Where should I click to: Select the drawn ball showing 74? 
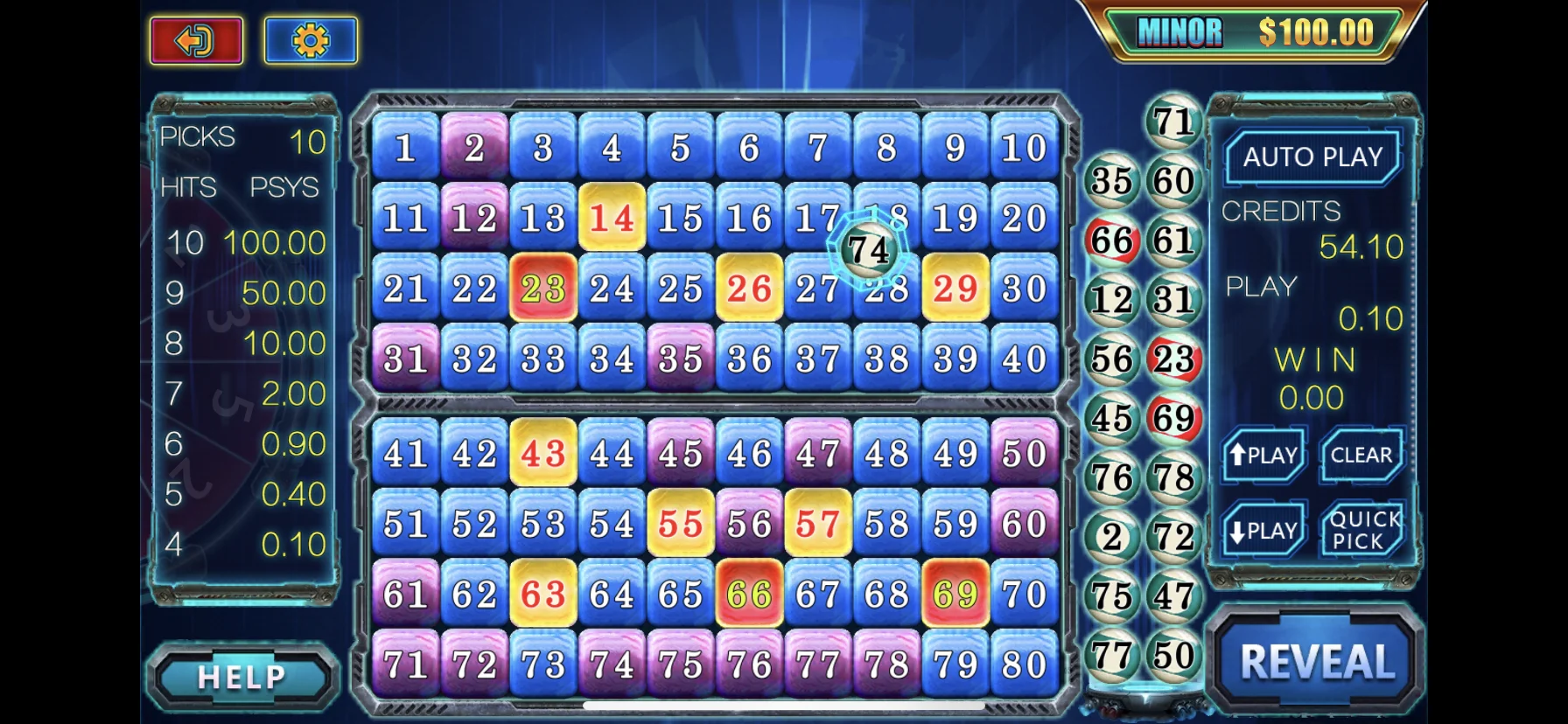(x=867, y=250)
